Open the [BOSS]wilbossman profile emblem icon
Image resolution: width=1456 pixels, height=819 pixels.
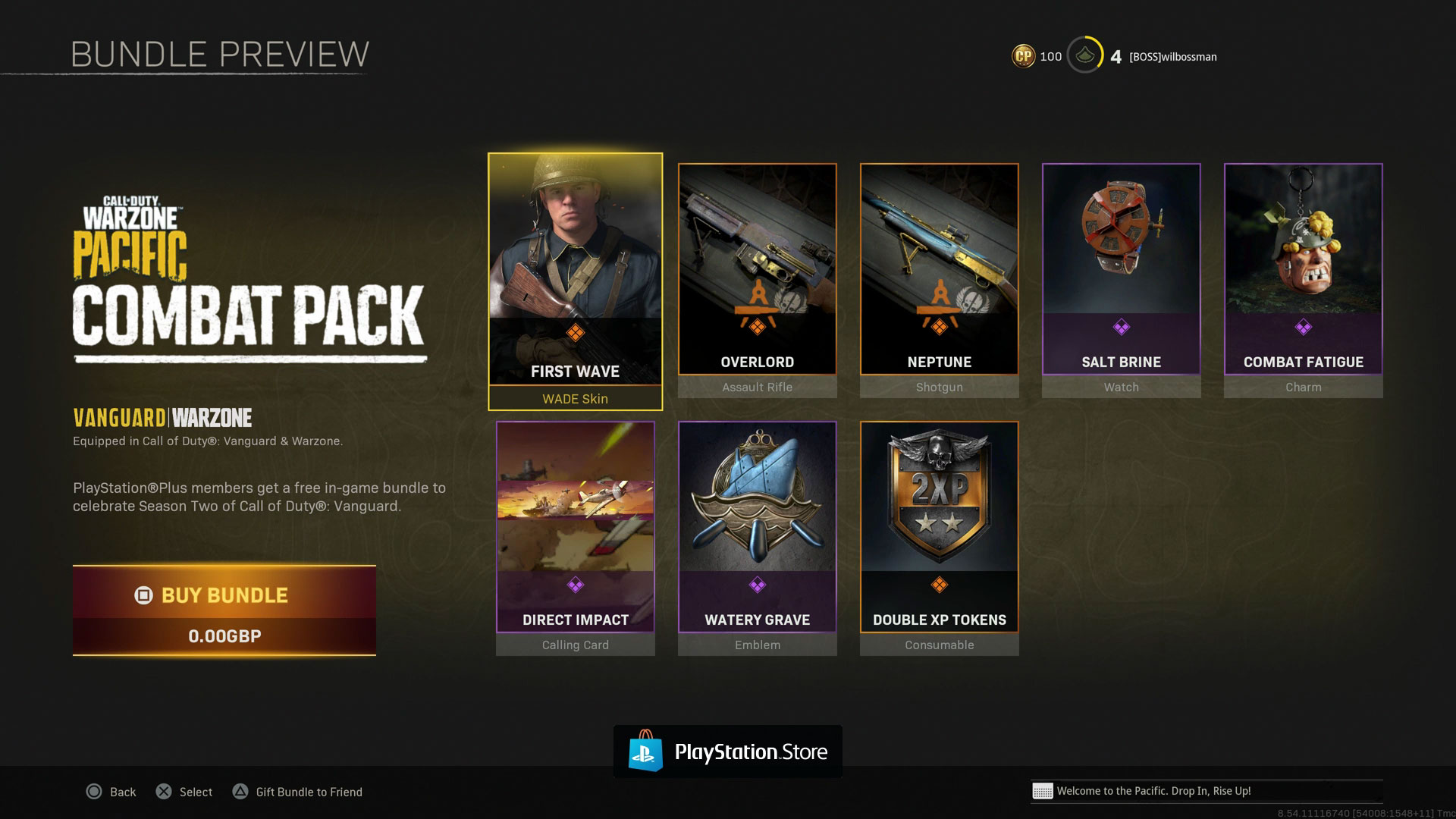[1084, 56]
